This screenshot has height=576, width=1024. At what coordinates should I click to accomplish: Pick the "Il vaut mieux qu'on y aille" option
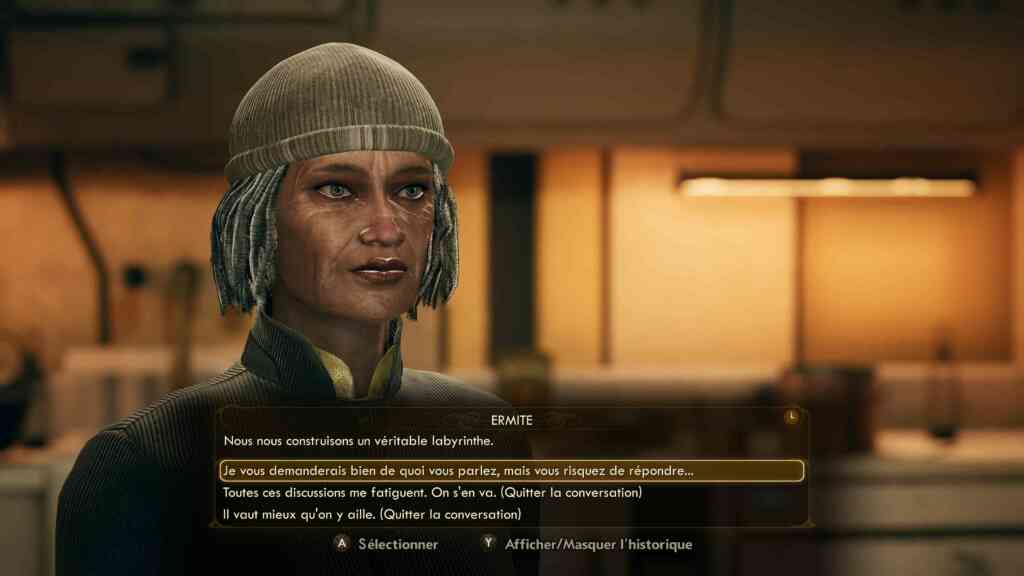click(x=372, y=515)
